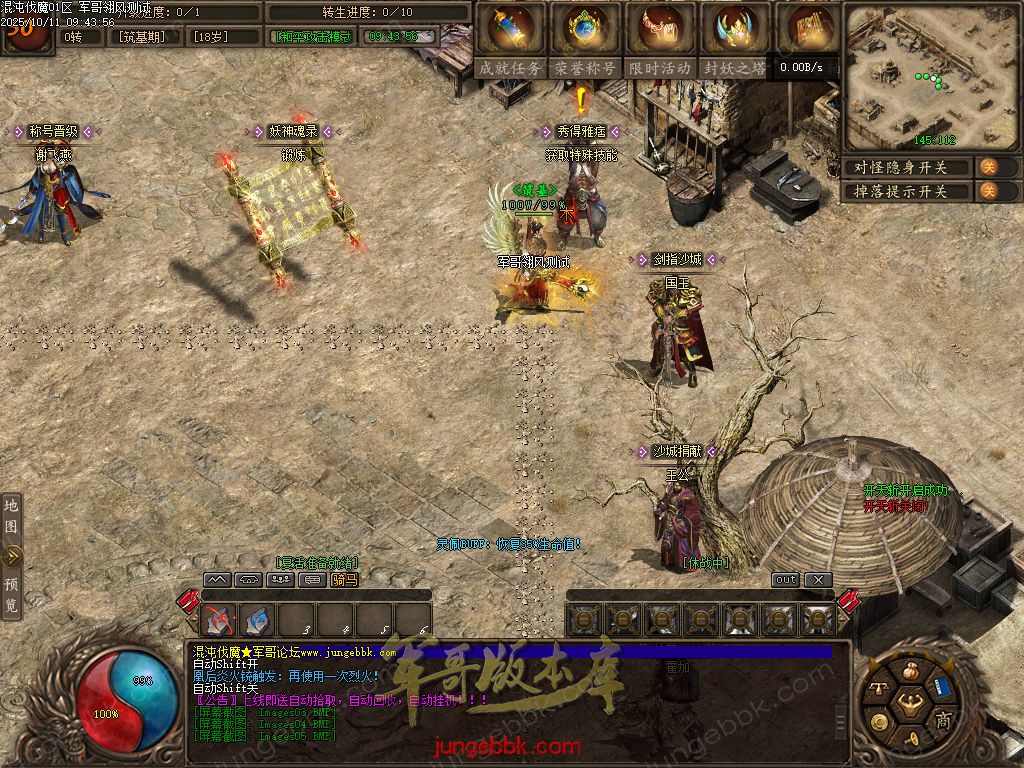The width and height of the screenshot is (1024, 768).
Task: Open the blue book icon in wheel menu
Action: pos(941,687)
